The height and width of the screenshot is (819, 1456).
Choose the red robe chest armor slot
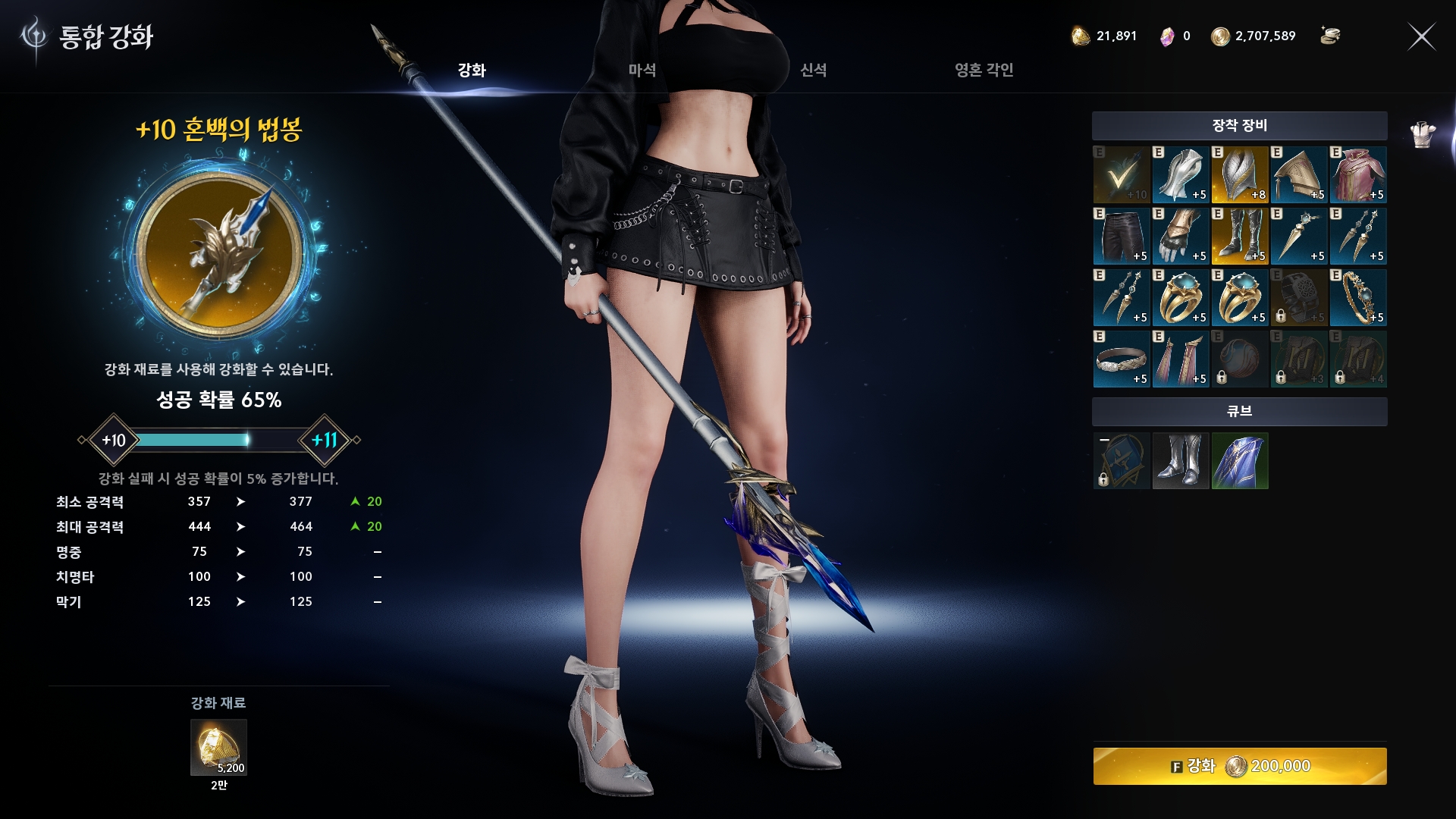[1357, 174]
